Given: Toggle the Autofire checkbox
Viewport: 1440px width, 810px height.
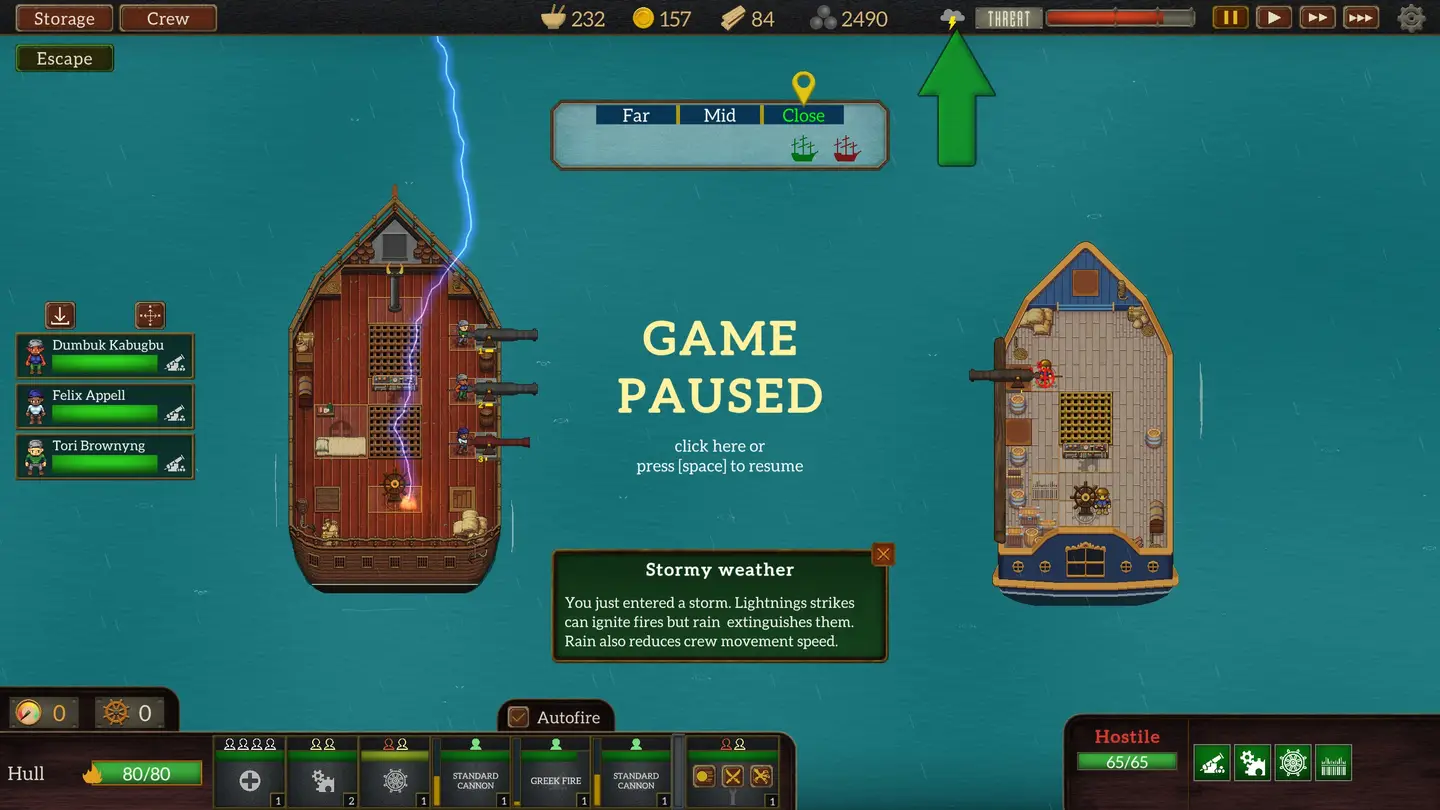Looking at the screenshot, I should tap(519, 717).
